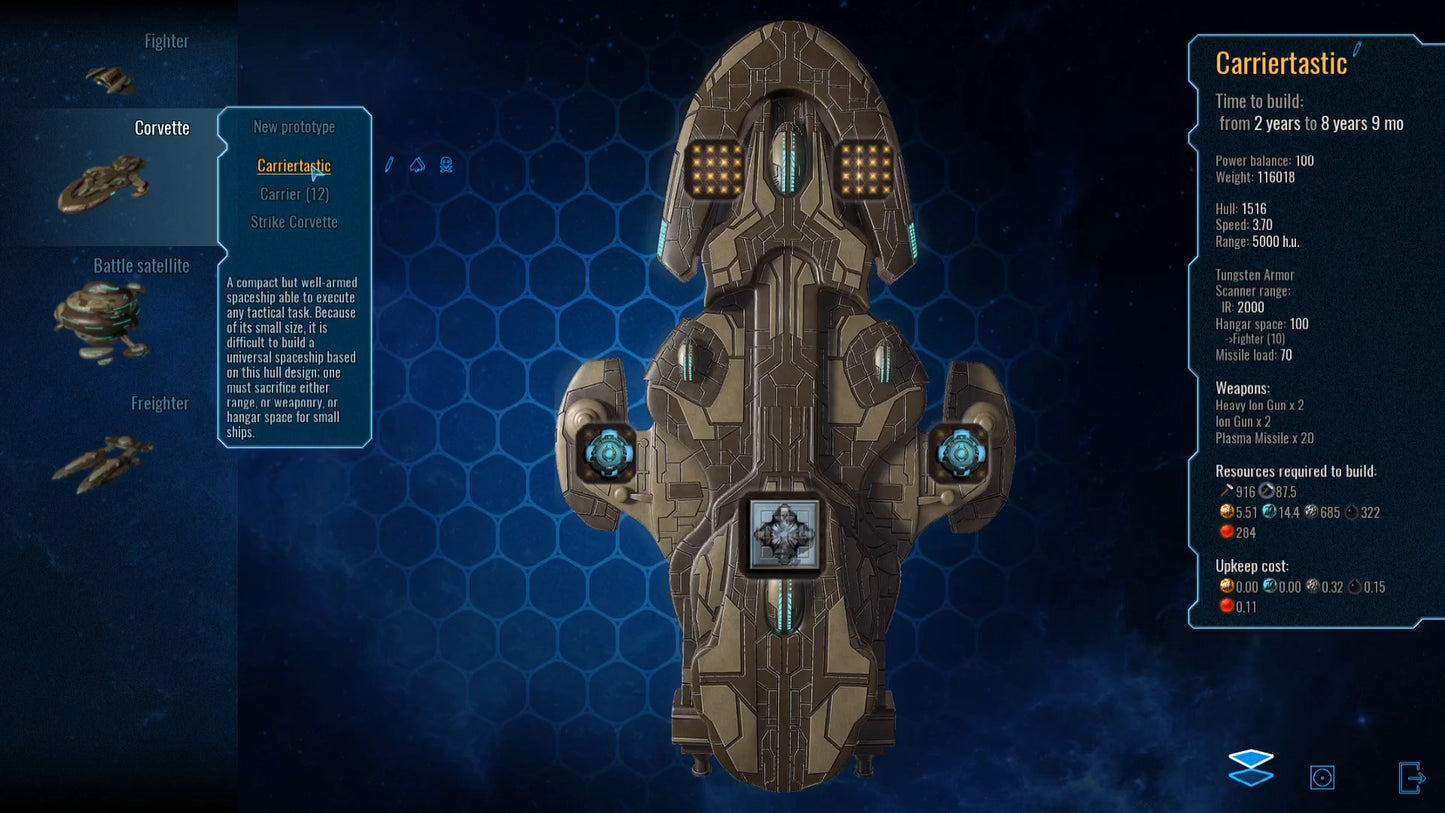Click the spade emblem icon above the ship
Screen dimensions: 1445x813
point(416,165)
